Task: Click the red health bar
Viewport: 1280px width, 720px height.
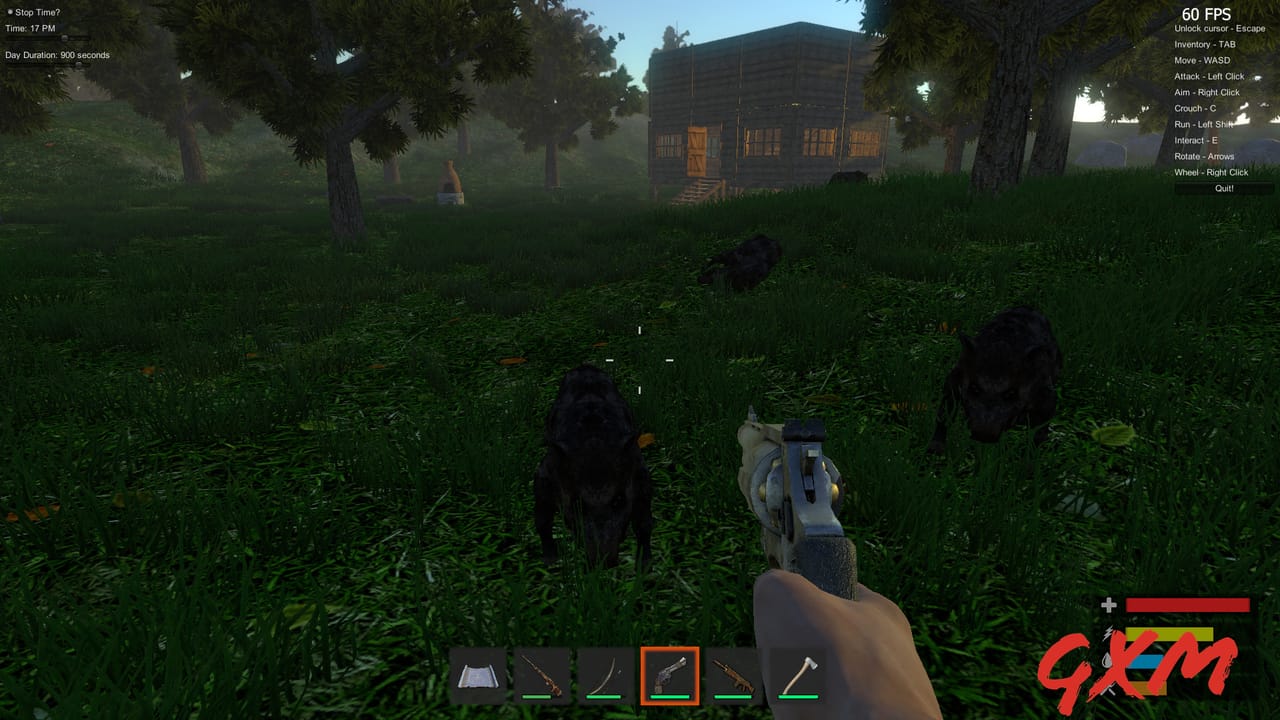Action: pyautogui.click(x=1190, y=604)
